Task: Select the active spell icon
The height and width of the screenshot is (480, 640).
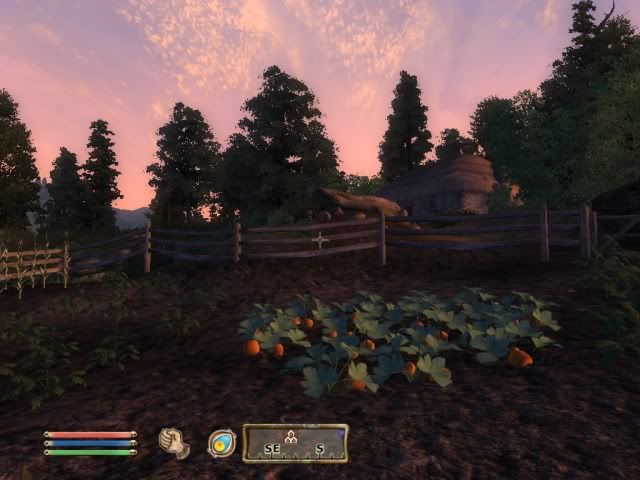Action: click(222, 442)
